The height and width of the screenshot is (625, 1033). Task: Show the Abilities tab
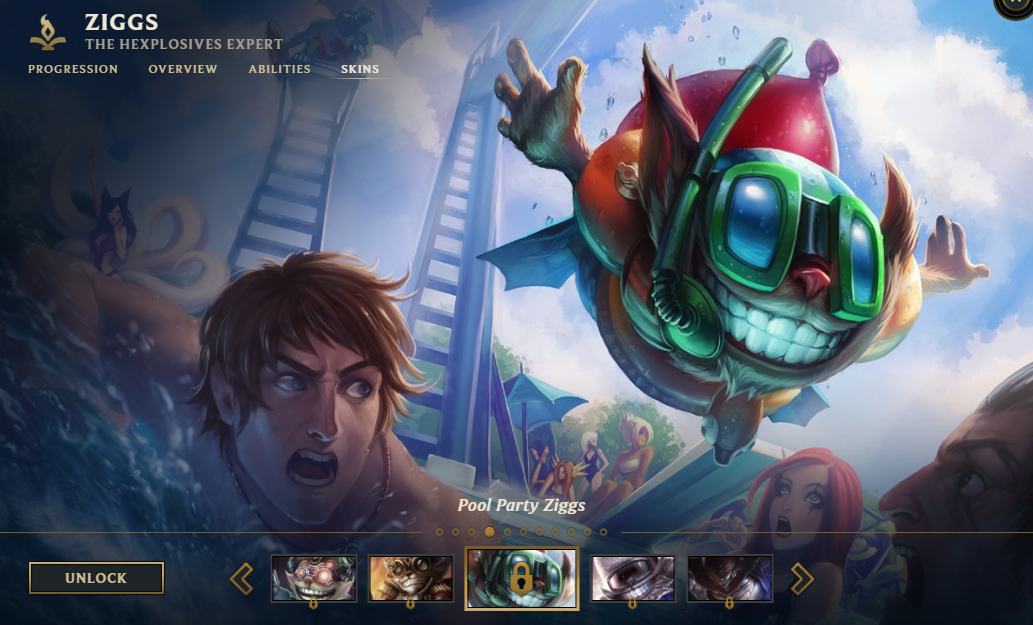(x=280, y=70)
